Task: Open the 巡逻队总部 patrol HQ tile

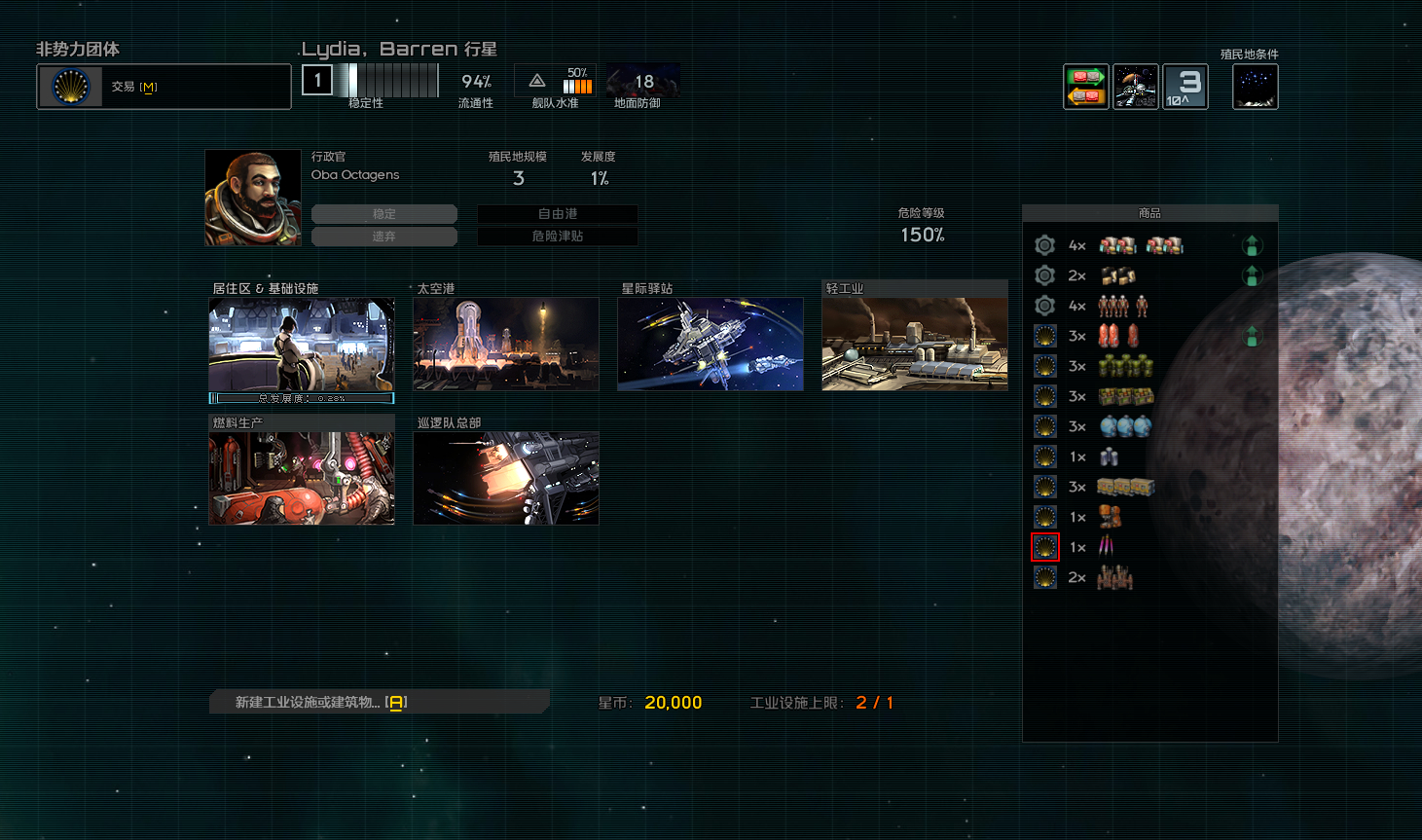Action: [506, 479]
